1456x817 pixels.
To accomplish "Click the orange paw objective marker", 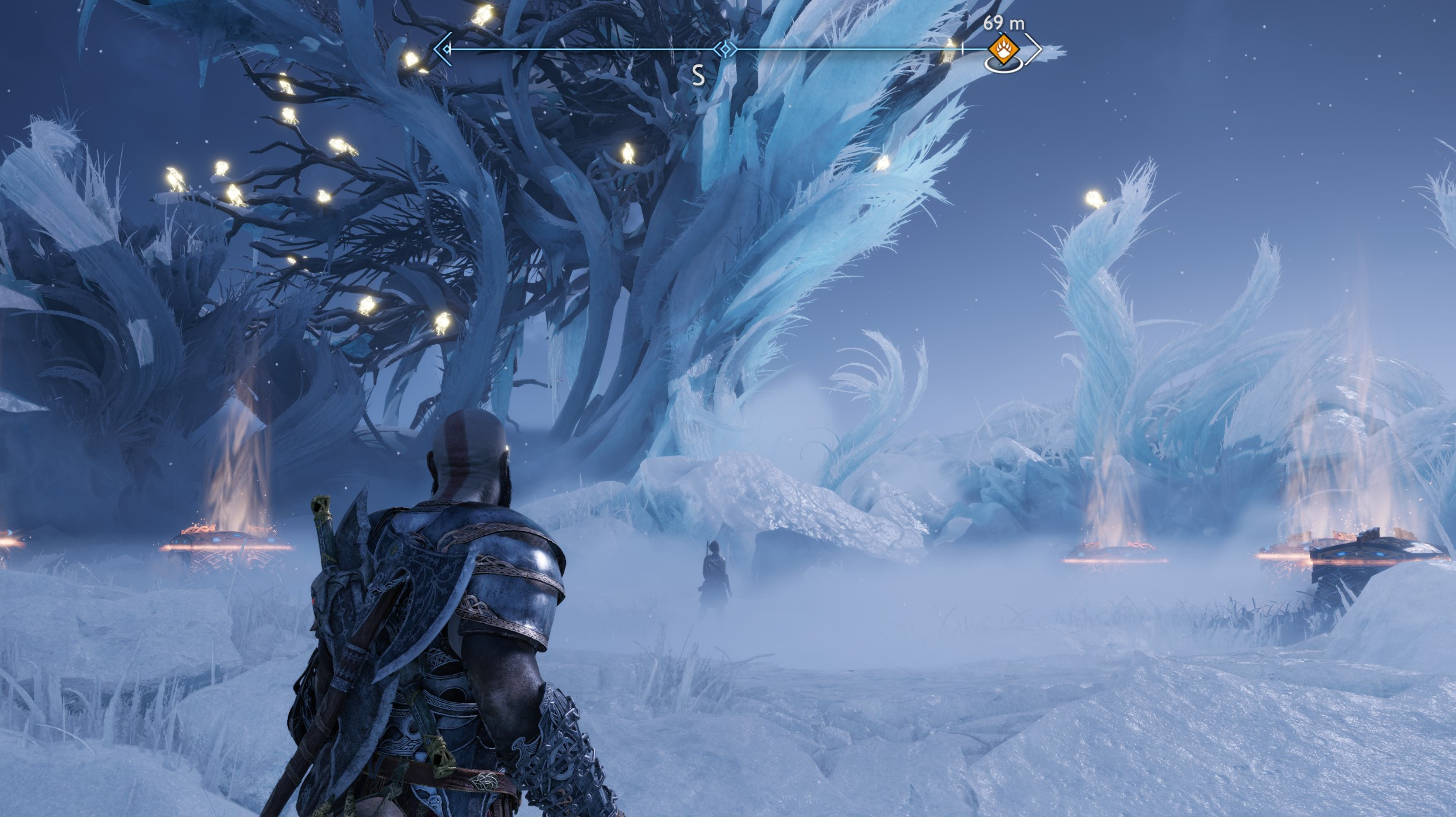I will click(1003, 47).
